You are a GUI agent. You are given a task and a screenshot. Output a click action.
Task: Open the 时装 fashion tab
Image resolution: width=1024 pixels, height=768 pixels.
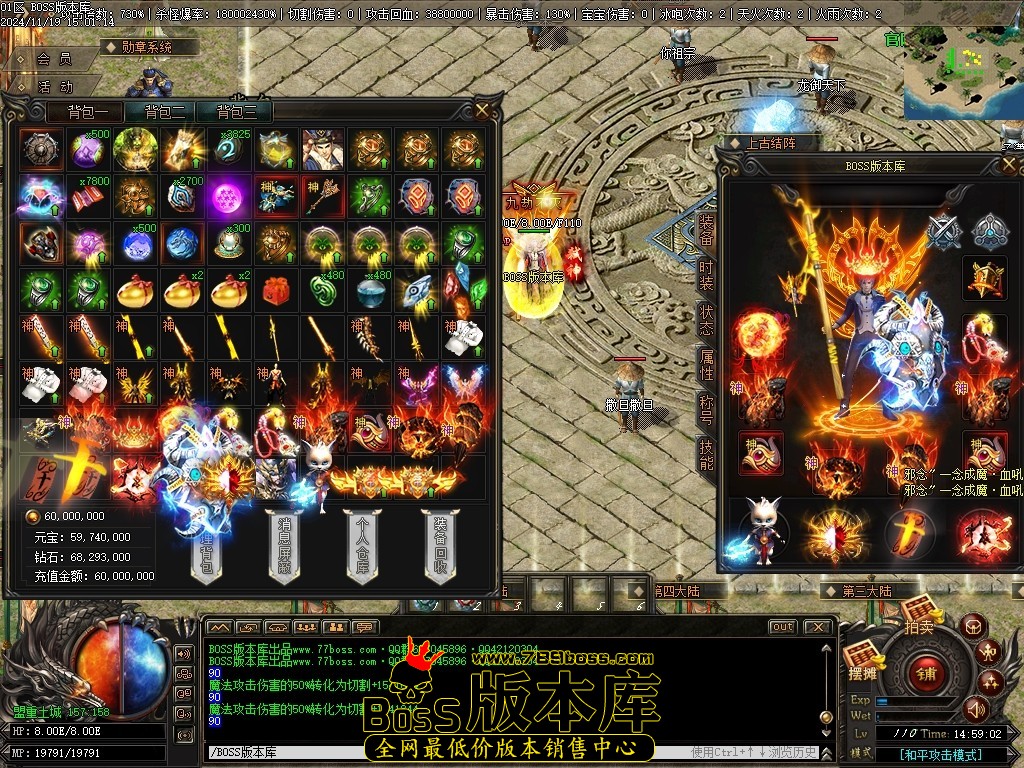coord(706,275)
